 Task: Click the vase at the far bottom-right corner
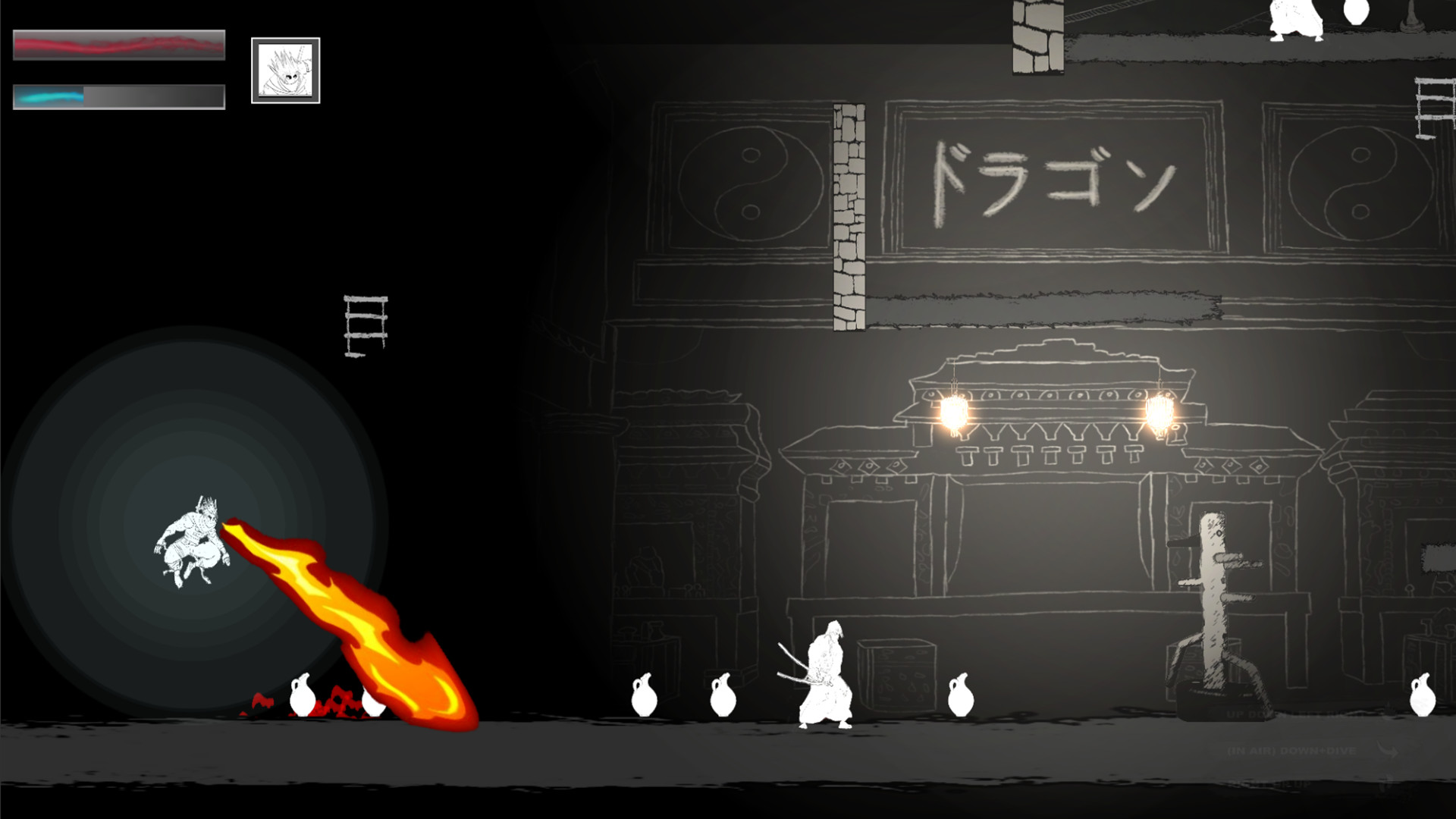click(1422, 698)
